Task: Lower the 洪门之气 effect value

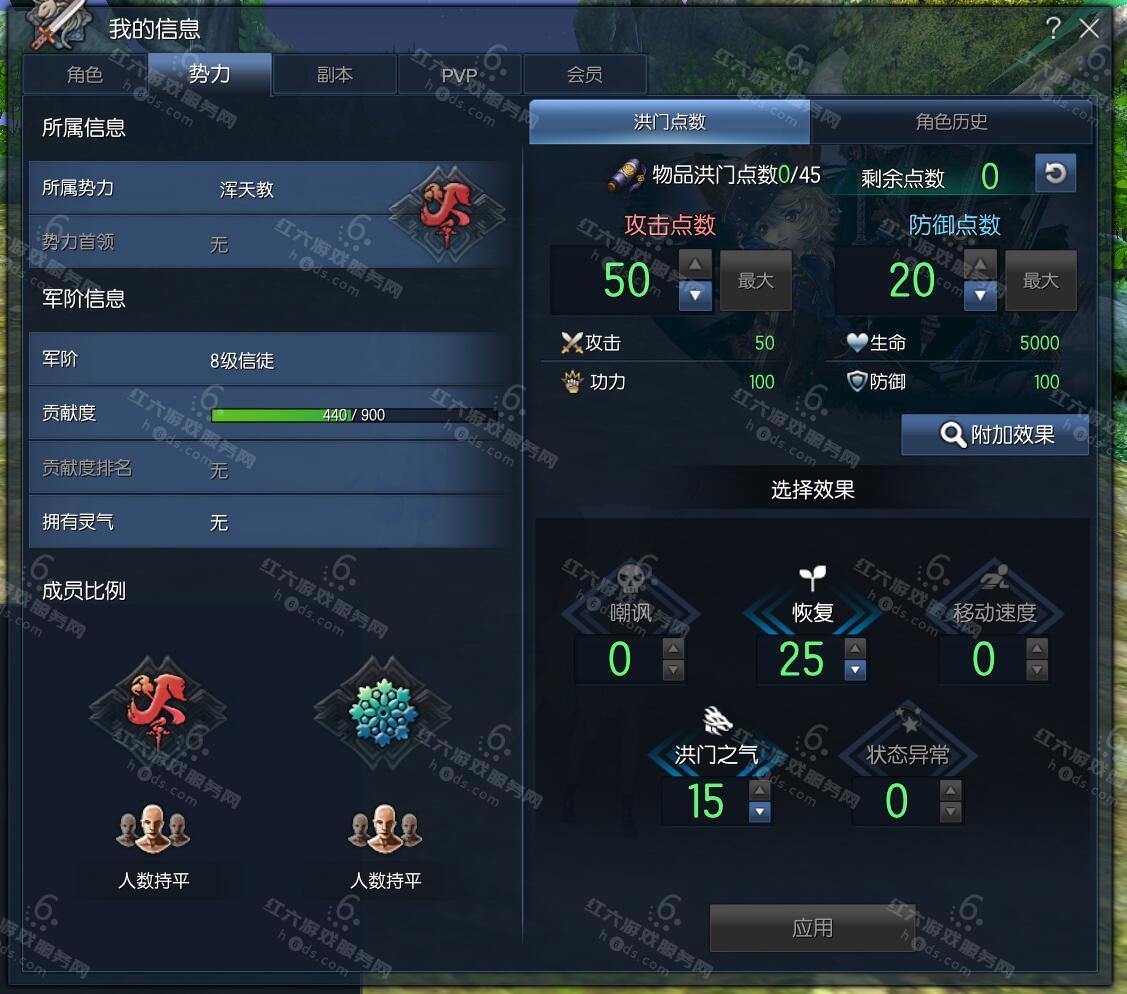Action: (760, 812)
